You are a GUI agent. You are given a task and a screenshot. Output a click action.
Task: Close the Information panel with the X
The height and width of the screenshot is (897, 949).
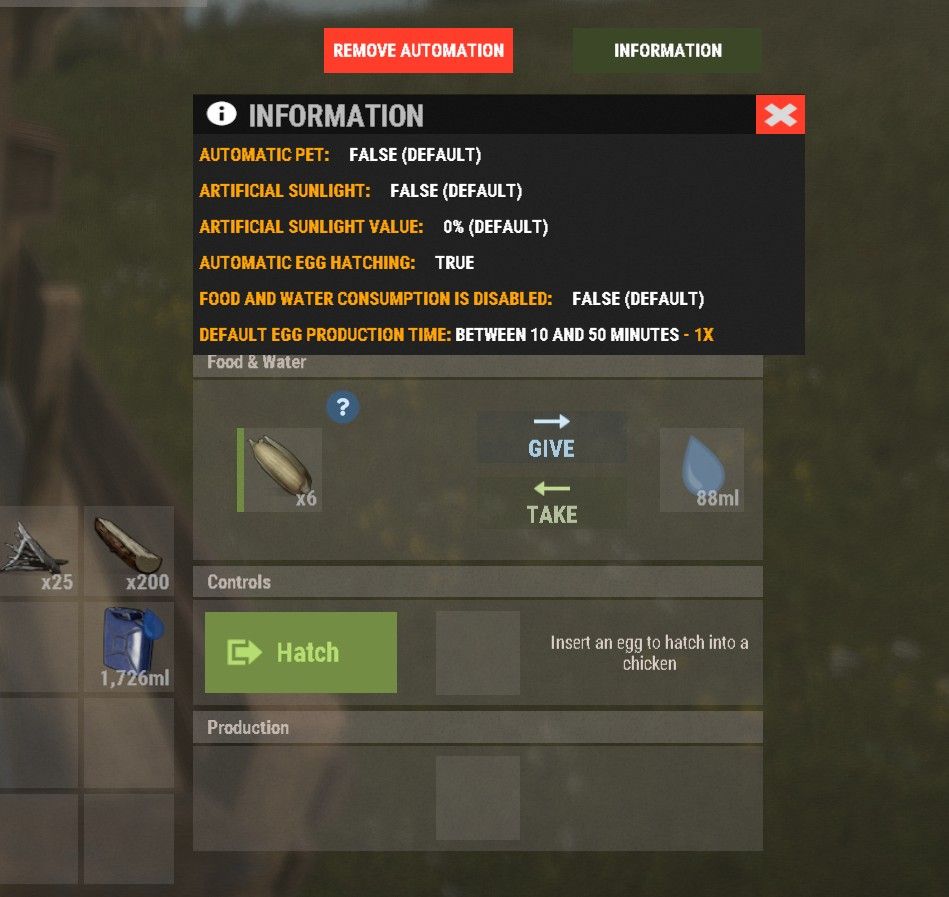[x=780, y=115]
